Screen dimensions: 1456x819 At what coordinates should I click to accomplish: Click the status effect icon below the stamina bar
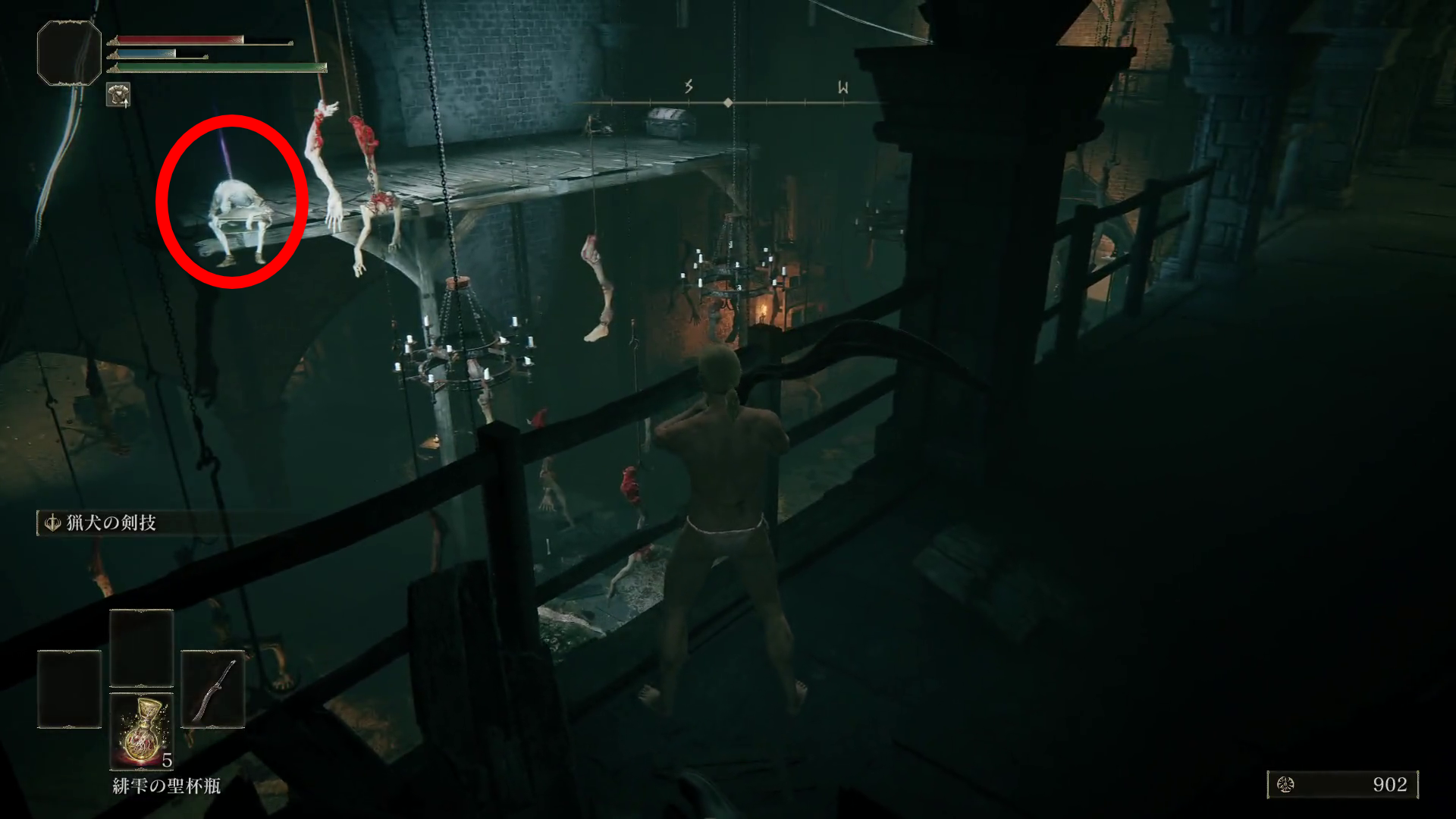[x=118, y=95]
